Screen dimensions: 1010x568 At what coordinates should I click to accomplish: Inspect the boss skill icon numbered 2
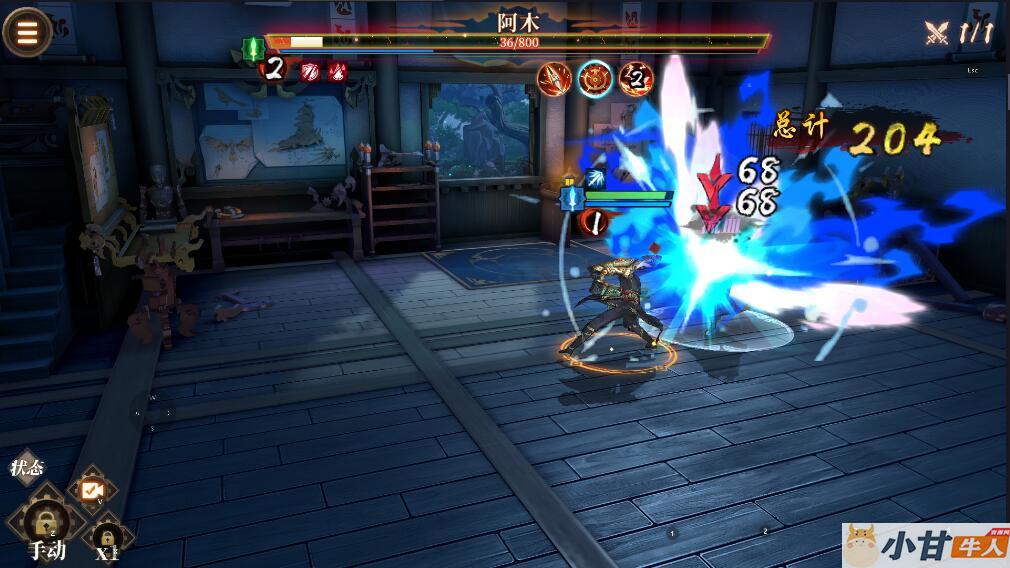click(x=635, y=78)
